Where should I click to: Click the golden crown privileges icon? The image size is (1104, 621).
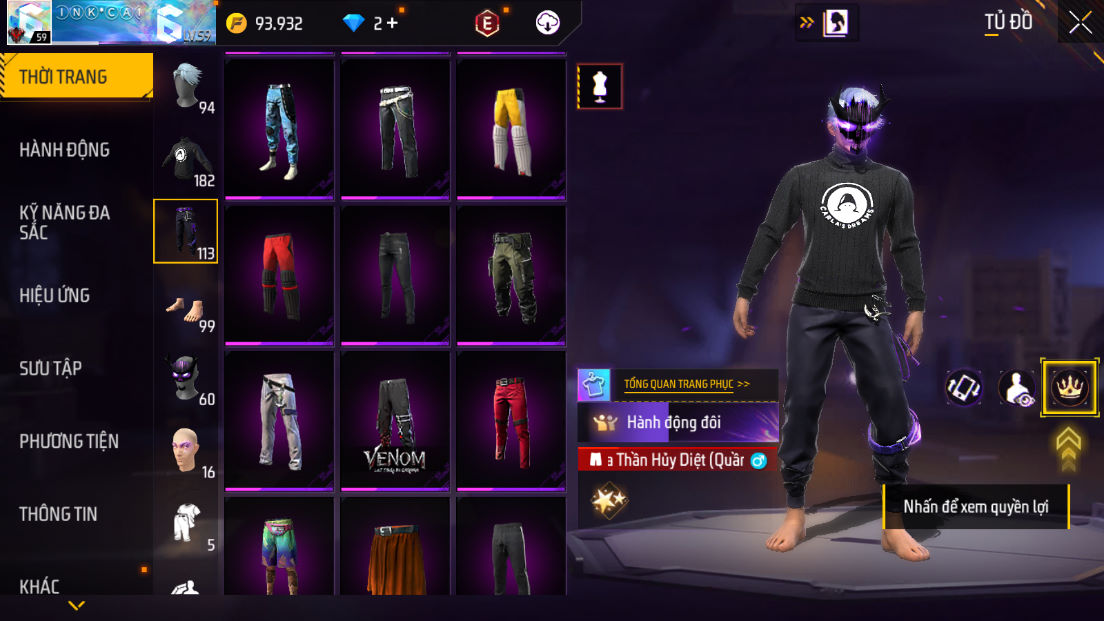(1069, 387)
